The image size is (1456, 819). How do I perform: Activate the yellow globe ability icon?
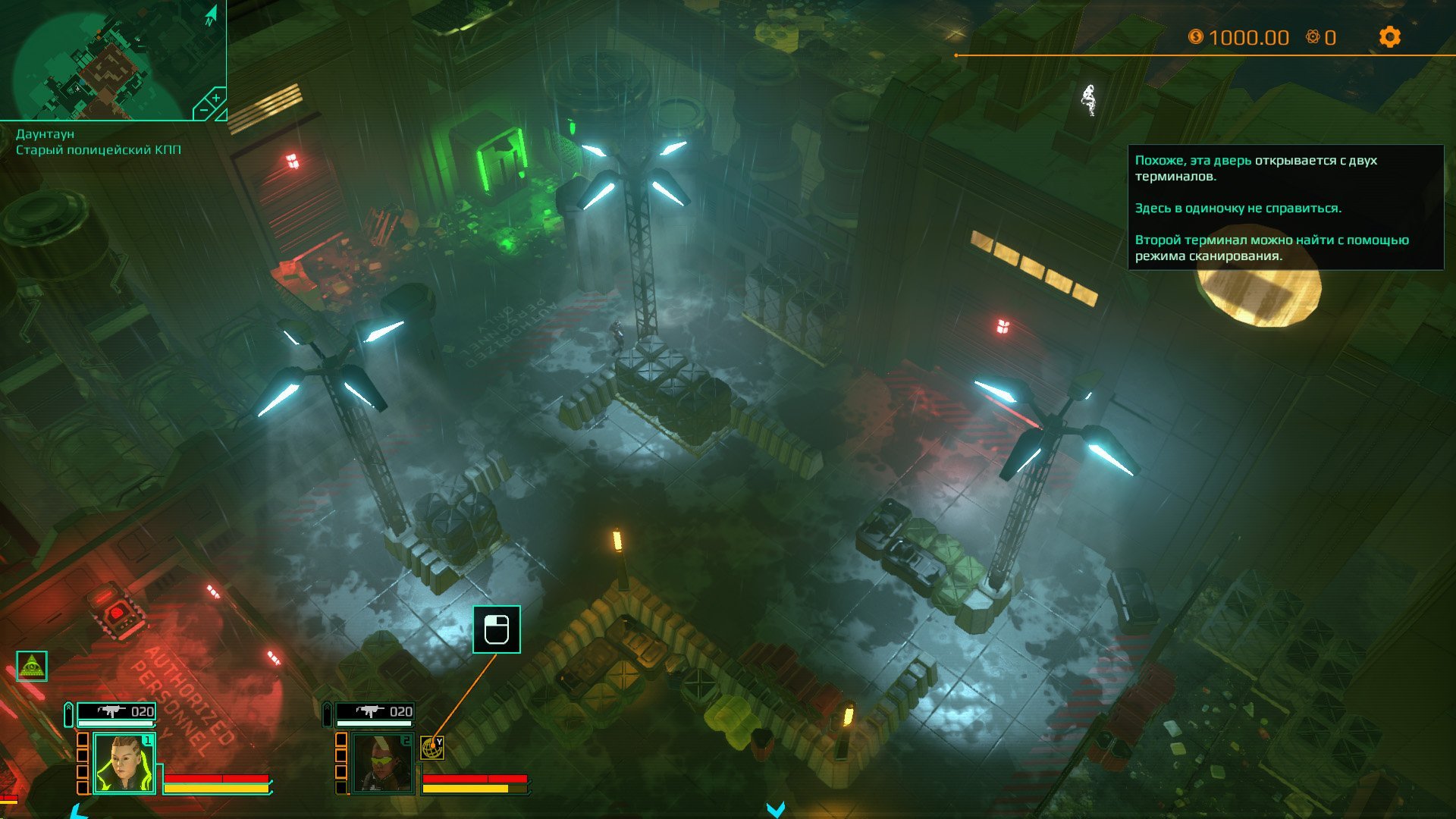coord(432,748)
